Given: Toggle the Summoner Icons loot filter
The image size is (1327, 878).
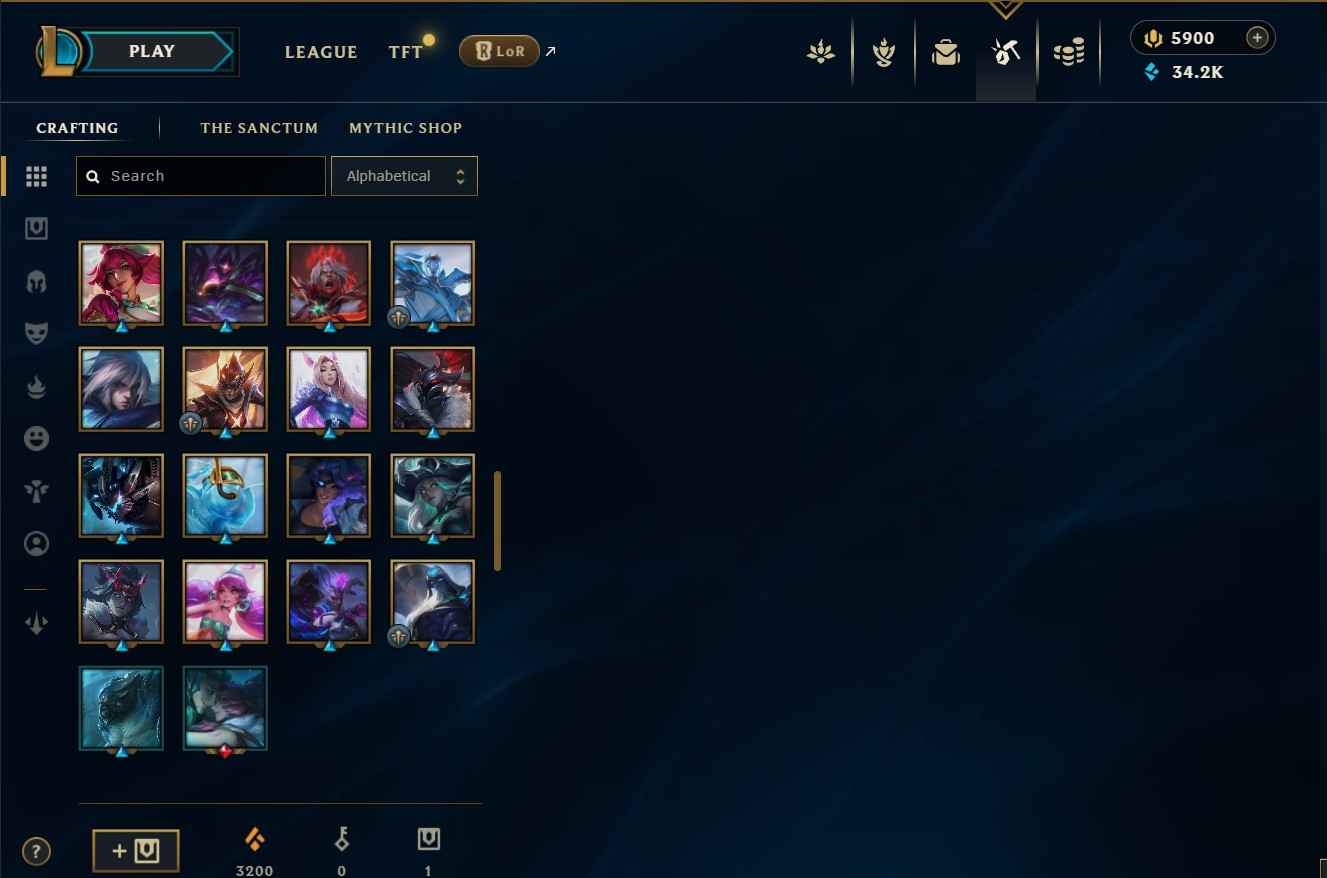Looking at the screenshot, I should 36,543.
